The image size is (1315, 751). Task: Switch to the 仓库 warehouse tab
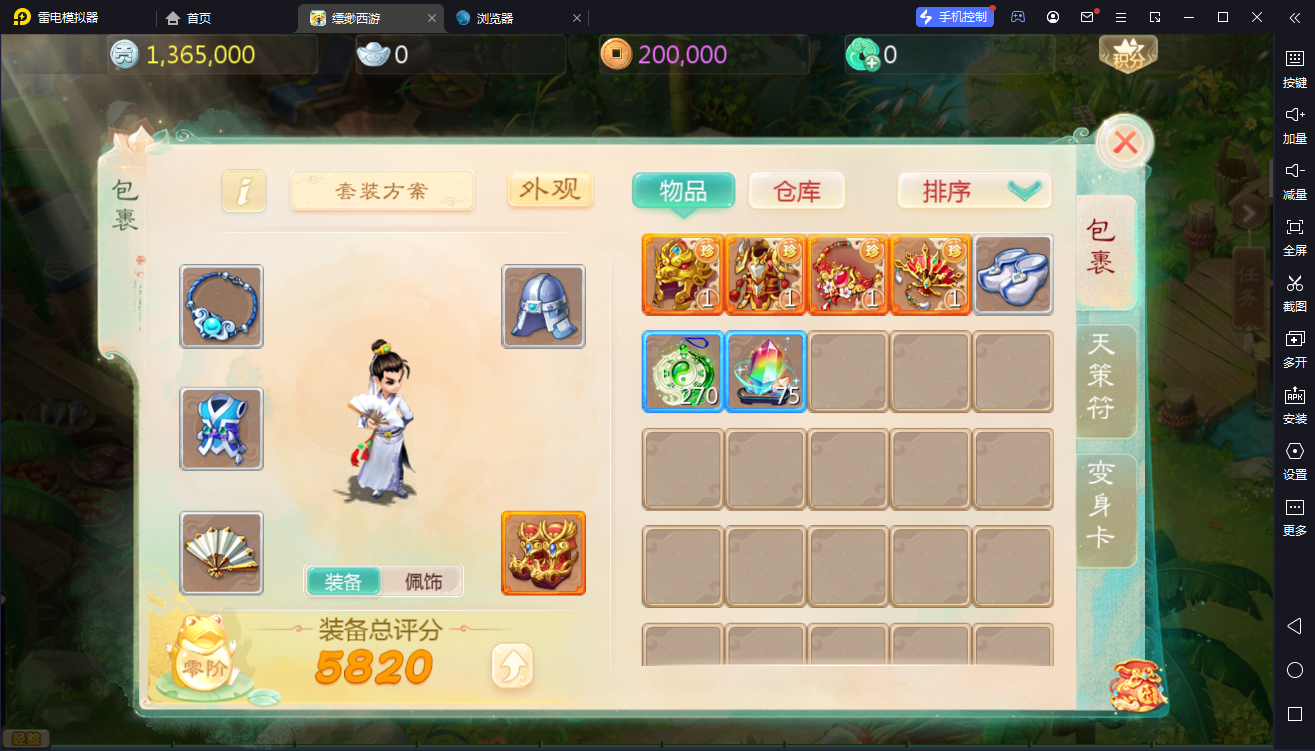796,190
